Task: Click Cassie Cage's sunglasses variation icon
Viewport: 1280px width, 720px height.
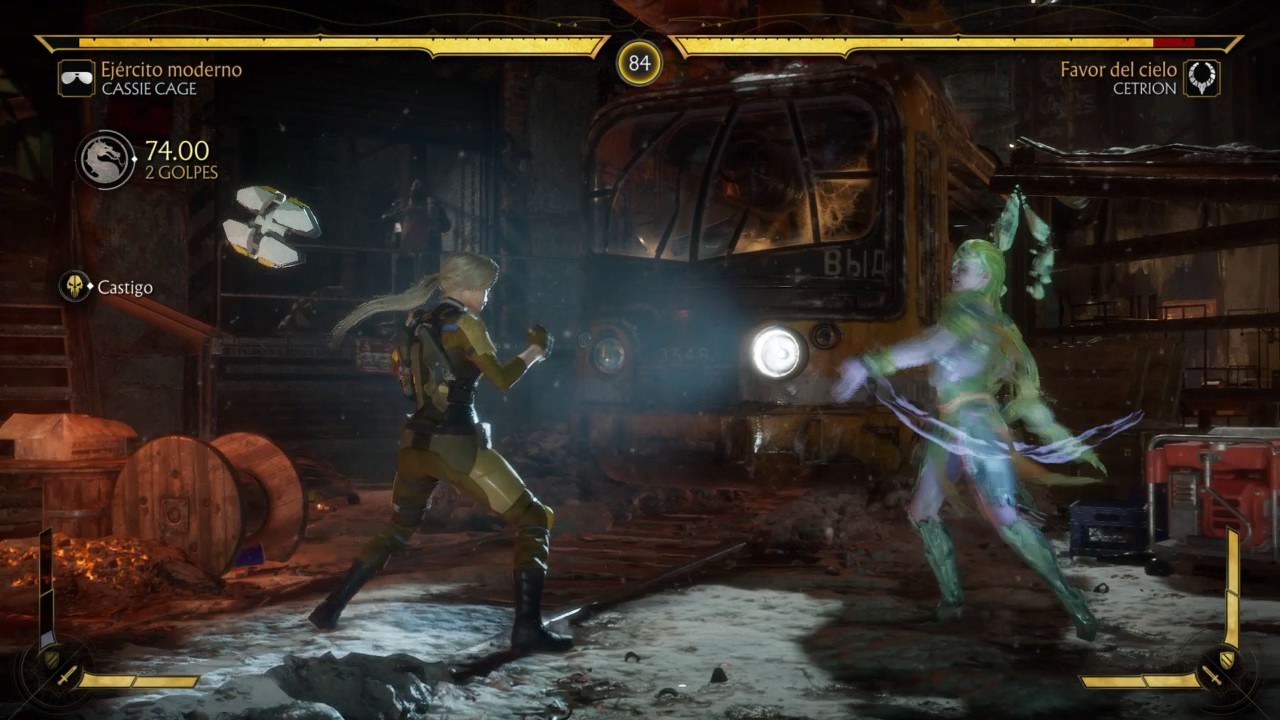Action: point(76,78)
